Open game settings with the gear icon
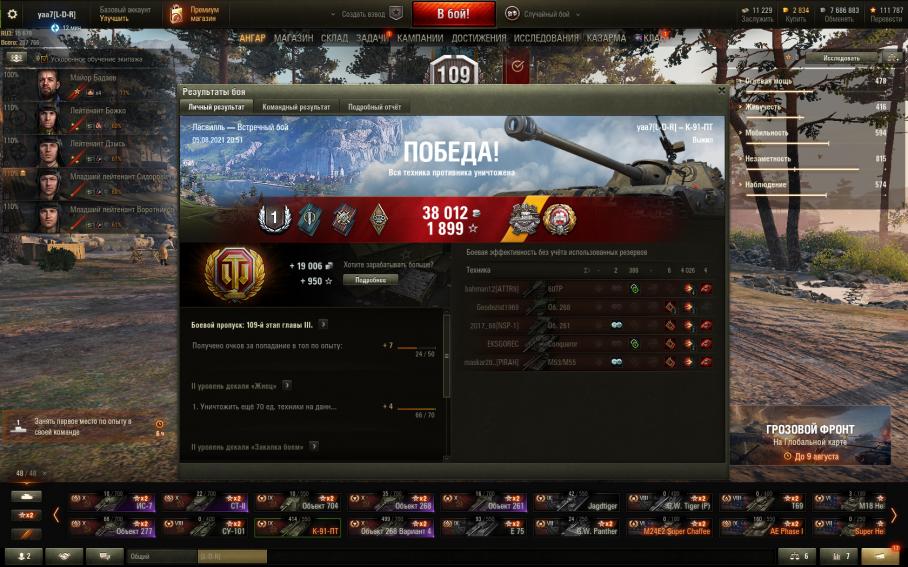Viewport: 908px width, 567px height. [13, 14]
